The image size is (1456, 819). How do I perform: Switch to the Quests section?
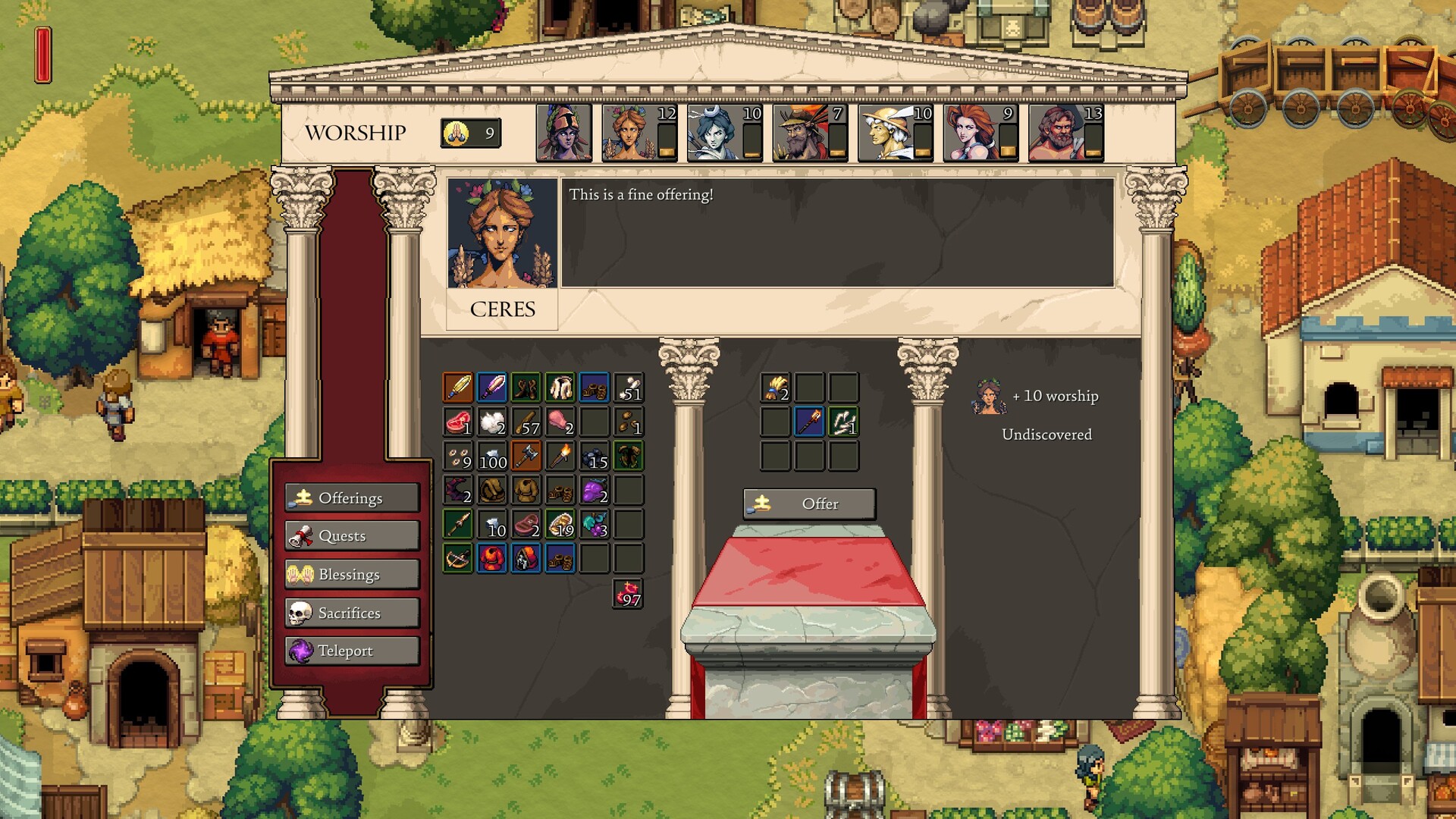point(351,536)
